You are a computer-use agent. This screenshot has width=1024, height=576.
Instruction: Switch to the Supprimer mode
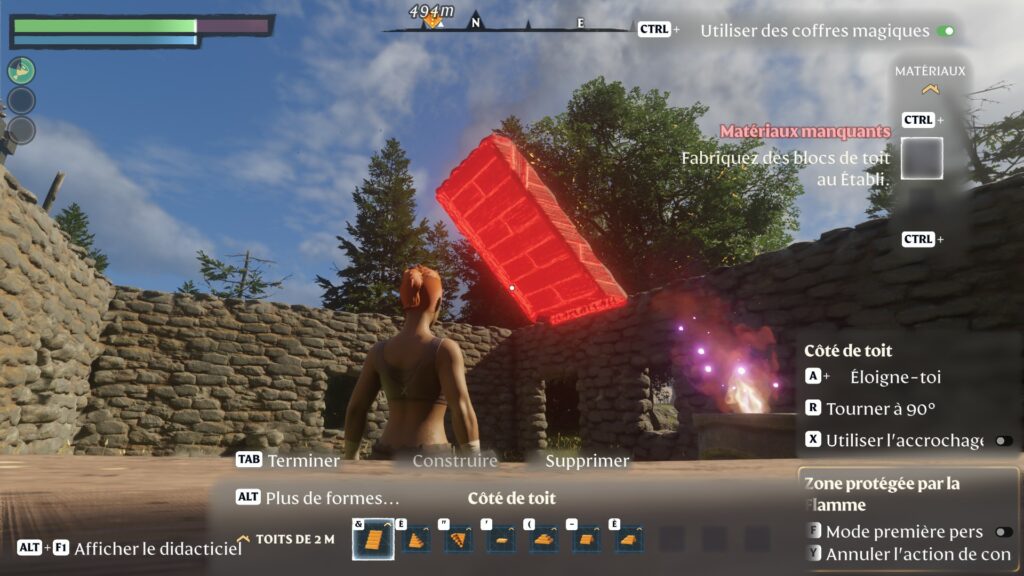click(587, 461)
